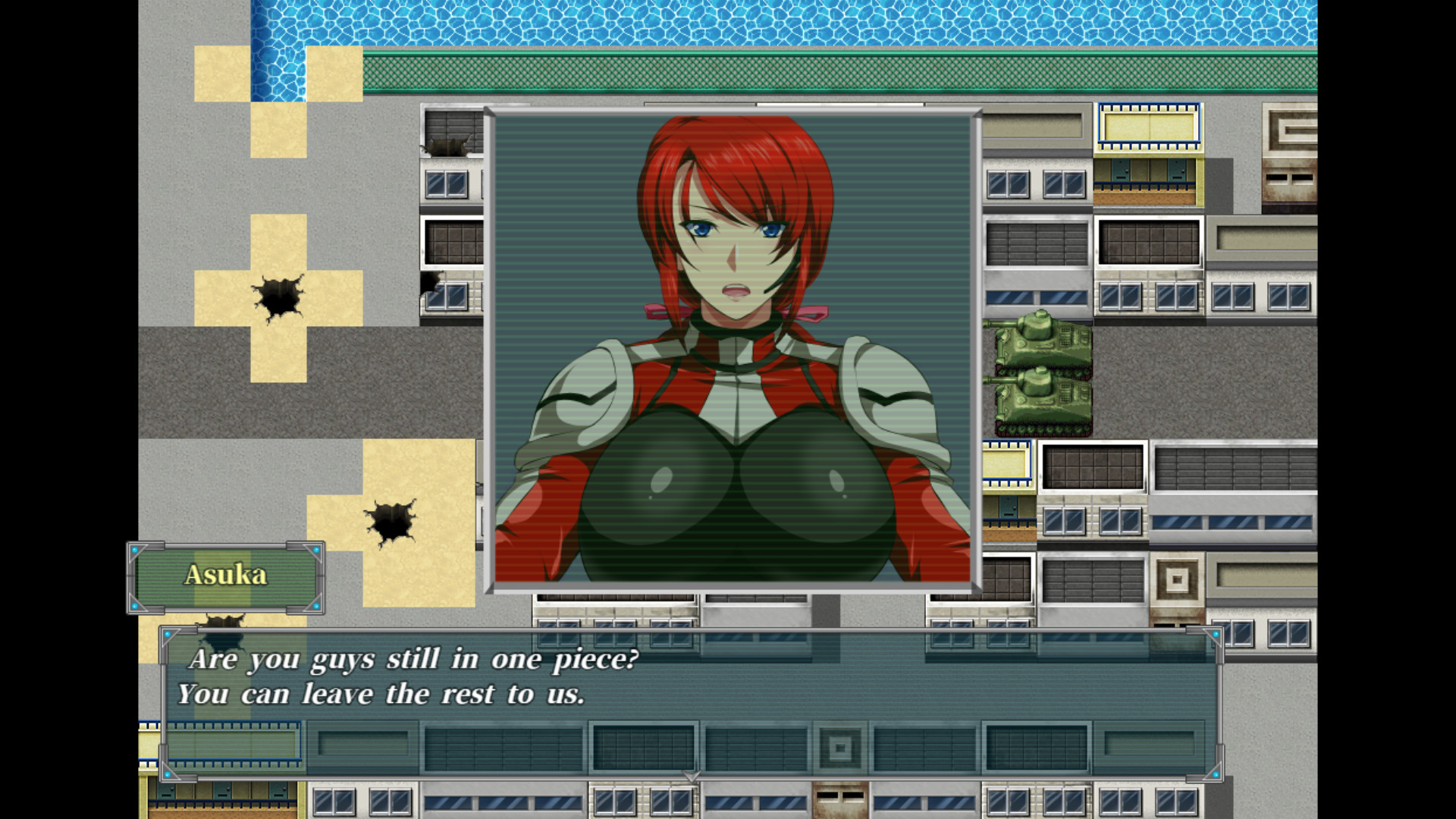Image resolution: width=1456 pixels, height=819 pixels.
Task: Click the line 'You can leave the rest to us.'
Action: pos(383,692)
